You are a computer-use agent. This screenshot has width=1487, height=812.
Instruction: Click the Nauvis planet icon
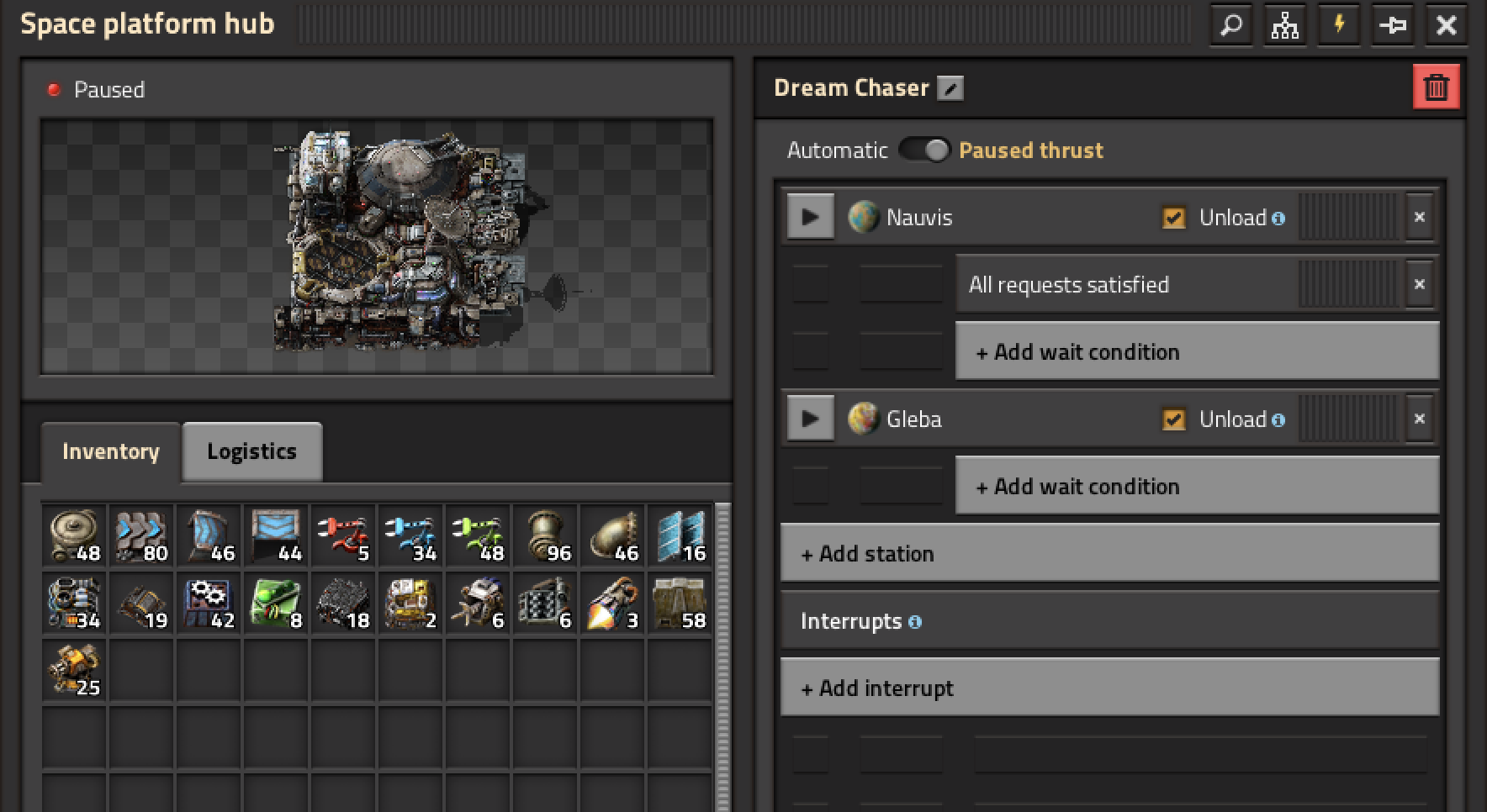[863, 216]
